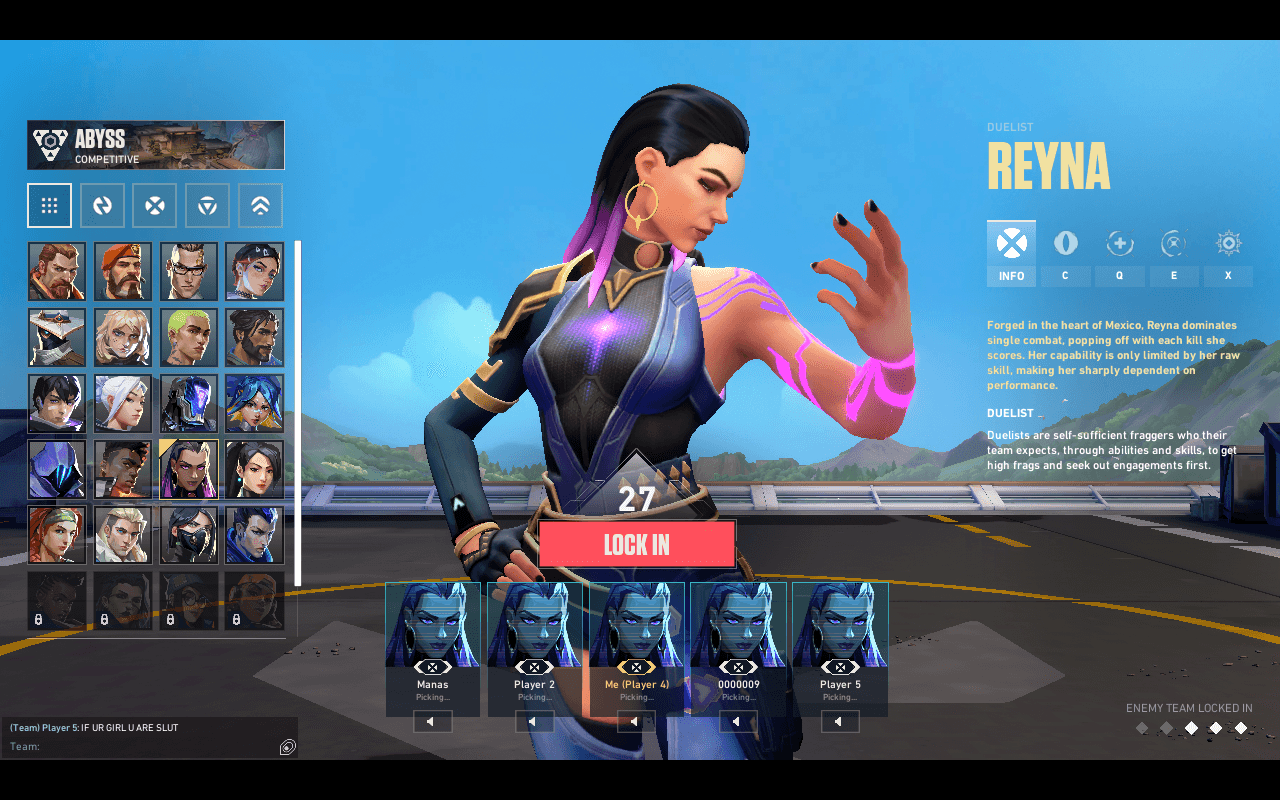Select Breach, the red-bearded agent portrait
Image resolution: width=1280 pixels, height=800 pixels.
(57, 271)
